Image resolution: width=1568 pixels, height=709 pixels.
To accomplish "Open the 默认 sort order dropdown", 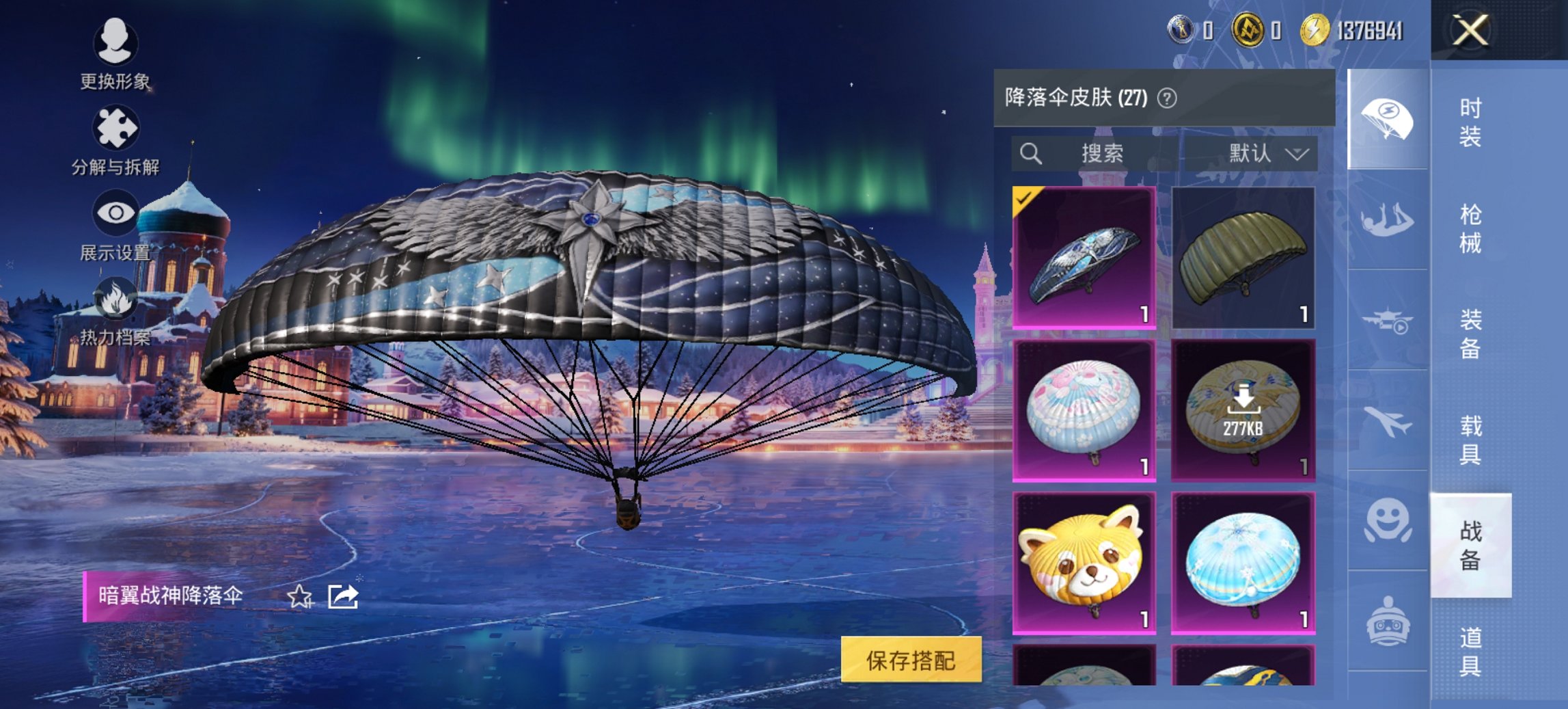I will [1267, 153].
